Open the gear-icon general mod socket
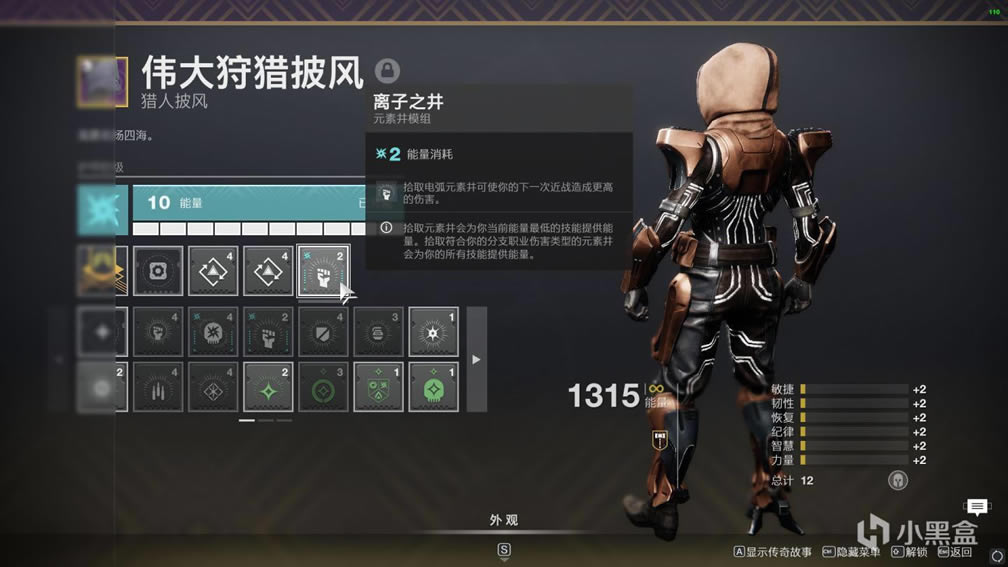1008x567 pixels. (x=158, y=271)
